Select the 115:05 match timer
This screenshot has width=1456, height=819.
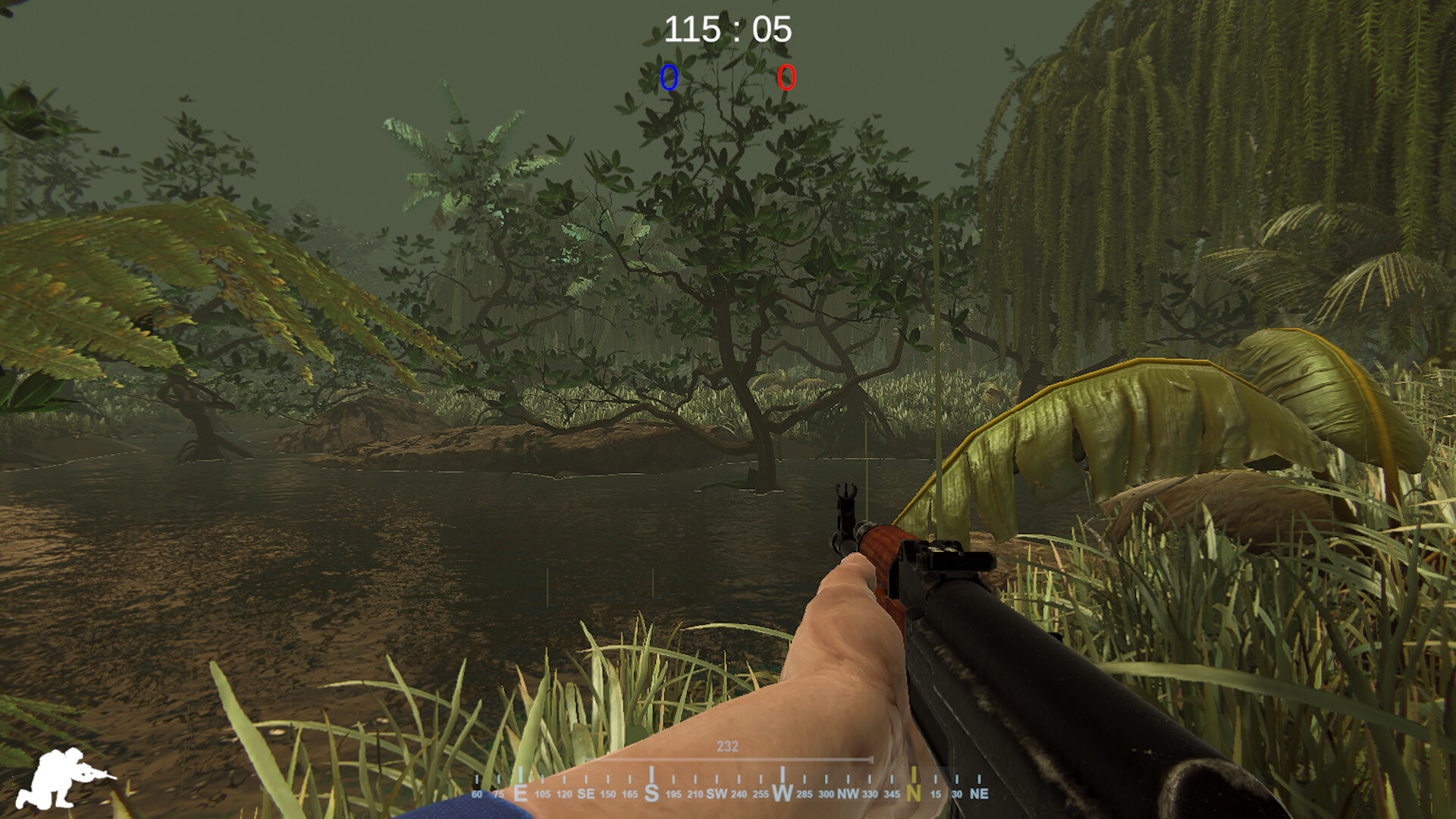(x=728, y=29)
